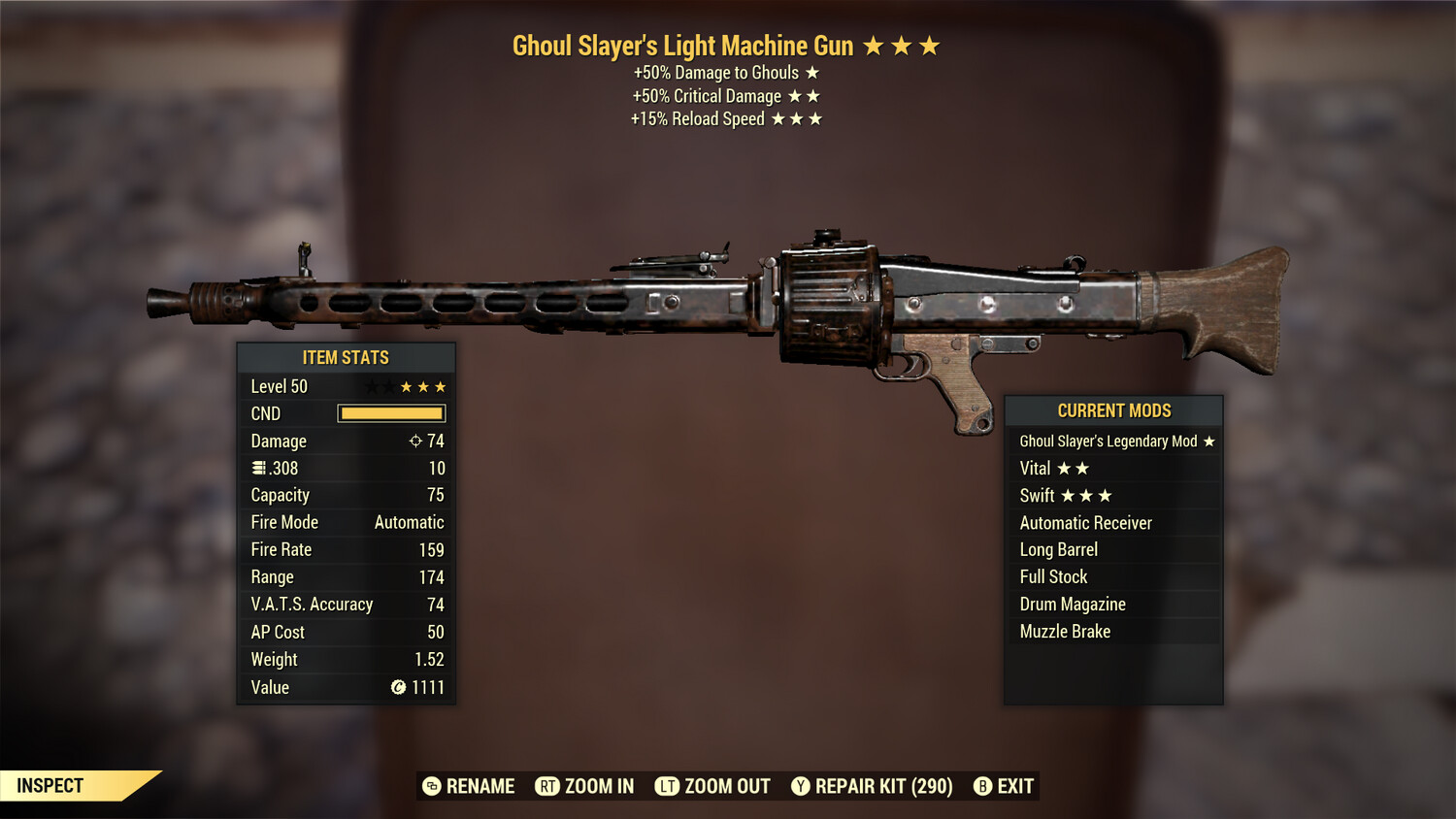
Task: Select the Fire Mode Automatic row
Action: tap(345, 522)
